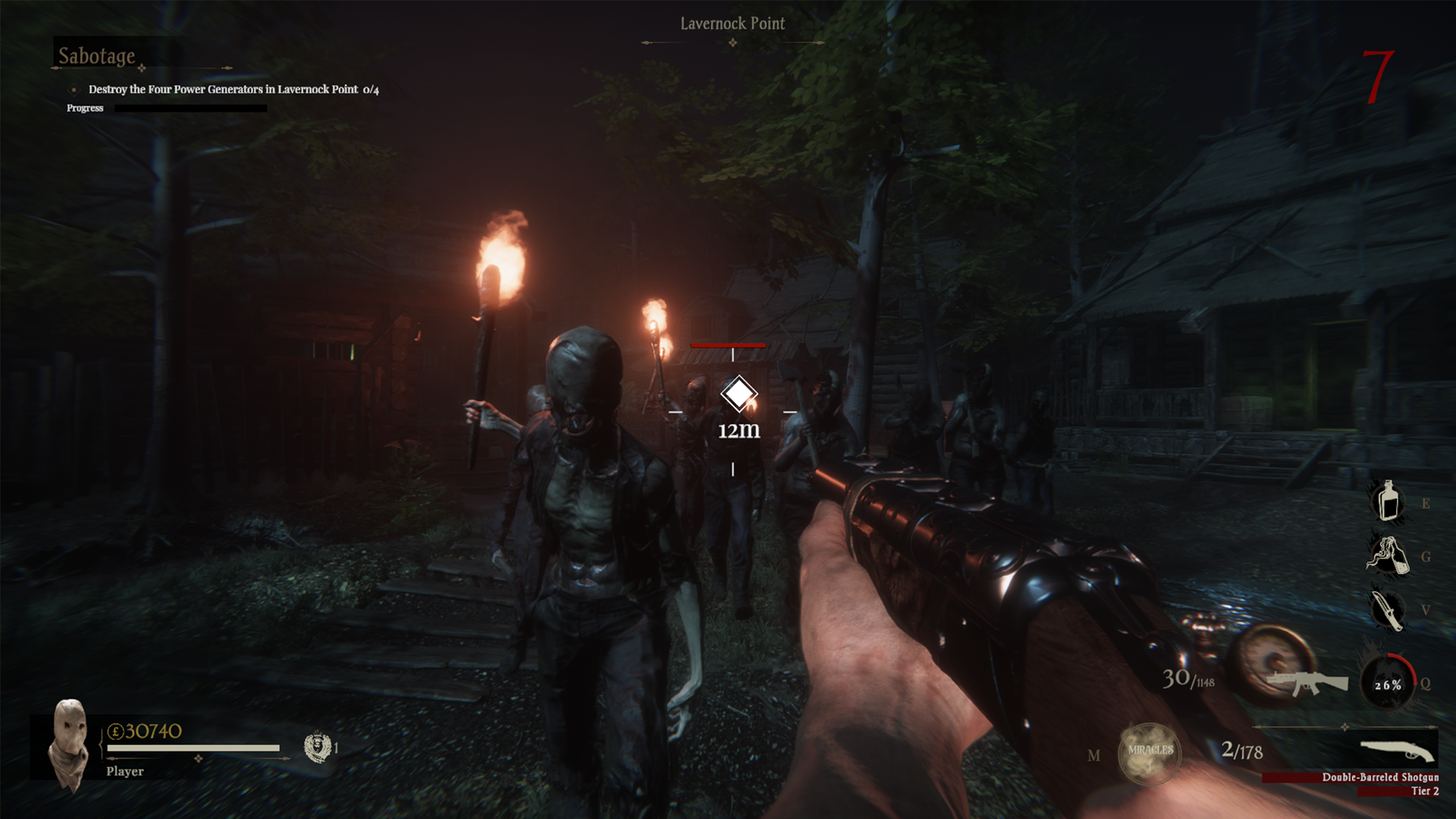Choose the molotov cocktail throwable icon
The image size is (1456, 819).
(1388, 555)
